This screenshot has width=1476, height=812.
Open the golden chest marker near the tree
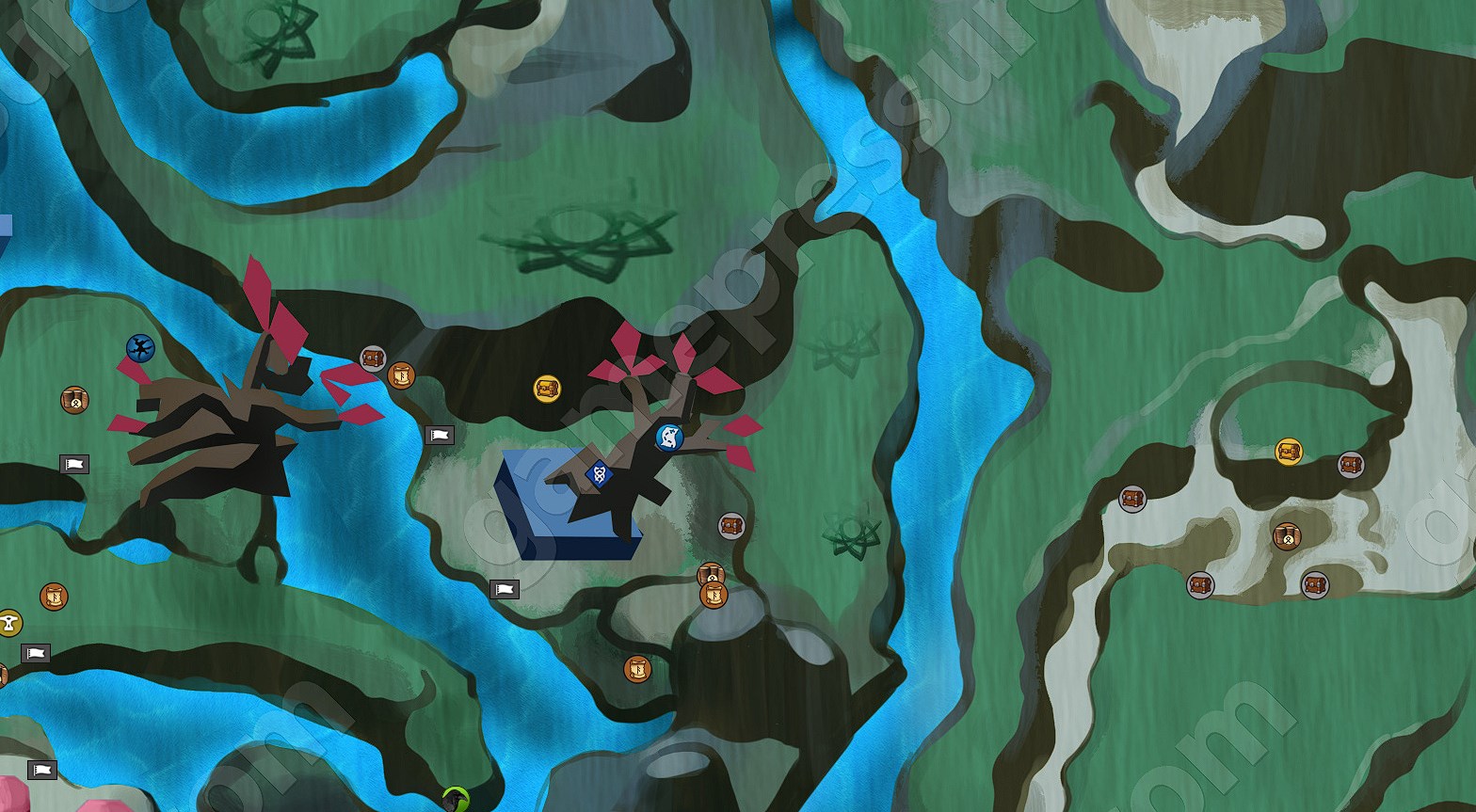point(547,387)
